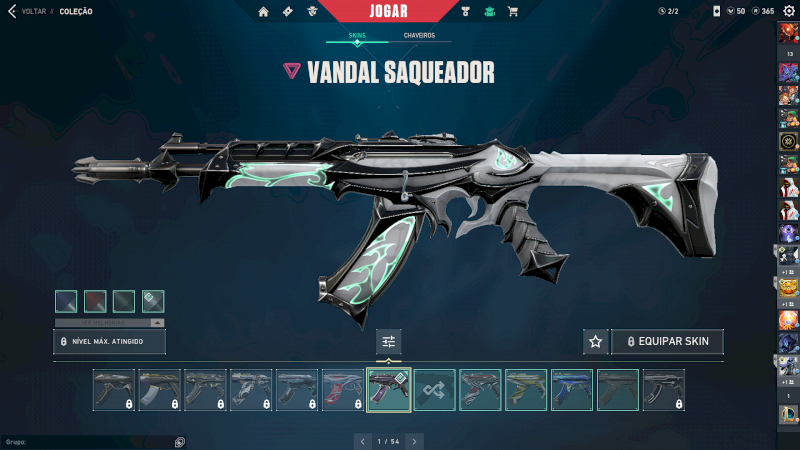The image size is (800, 450).
Task: Open the settings gear
Action: click(789, 11)
